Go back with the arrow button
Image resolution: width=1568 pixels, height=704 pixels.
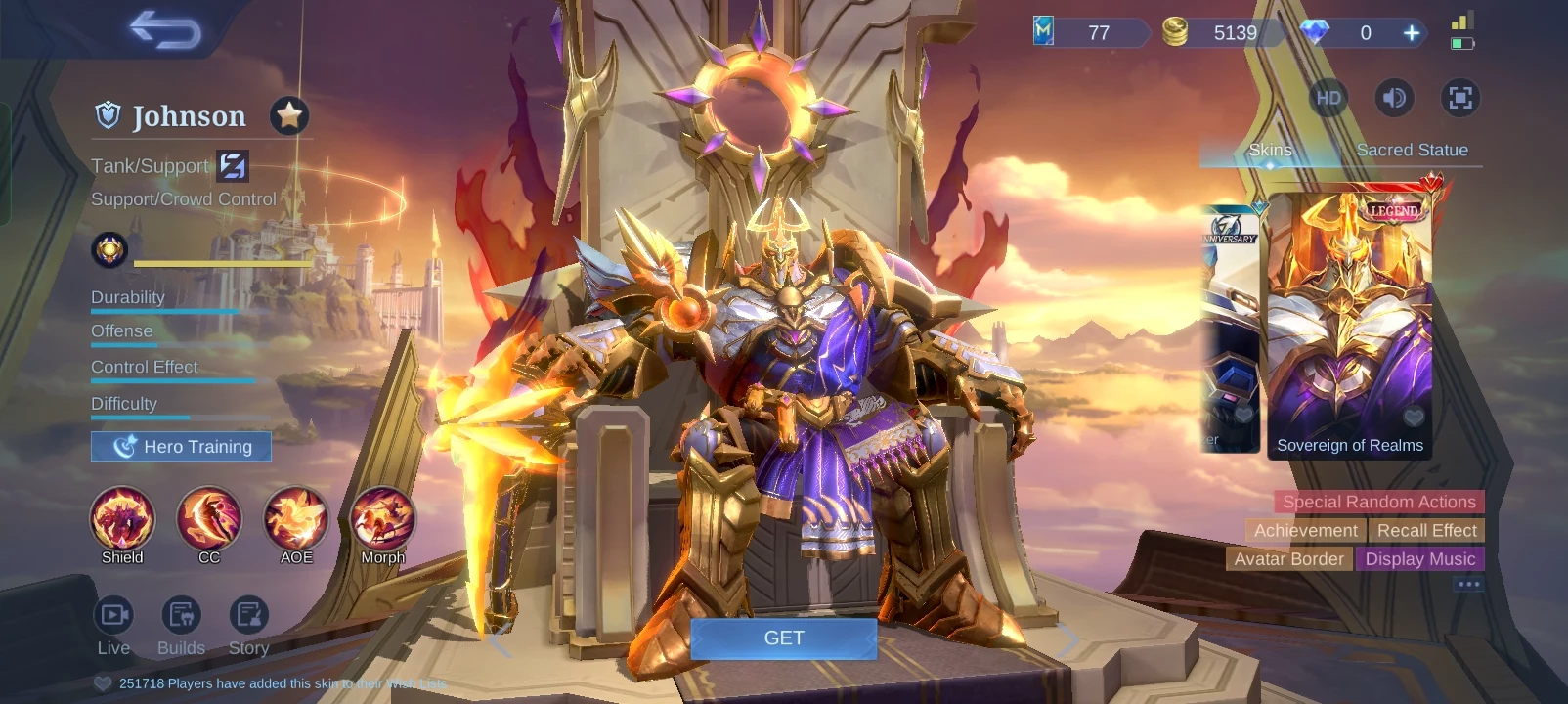(164, 30)
